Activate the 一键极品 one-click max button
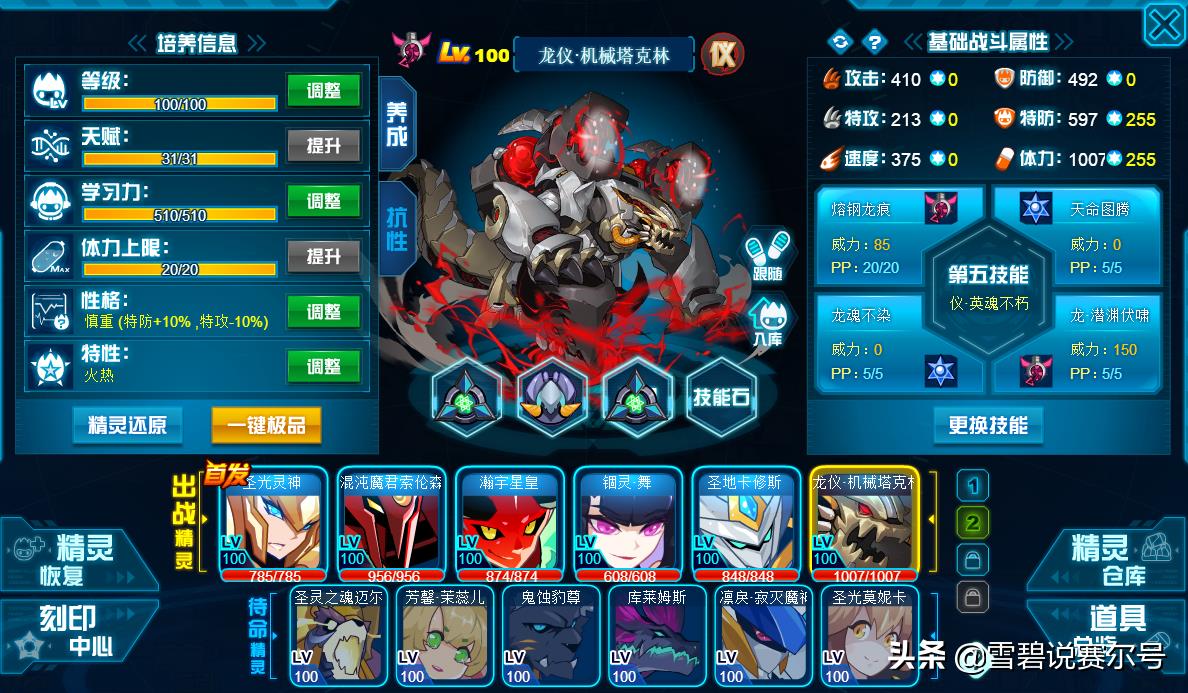The width and height of the screenshot is (1188, 693). tap(266, 425)
